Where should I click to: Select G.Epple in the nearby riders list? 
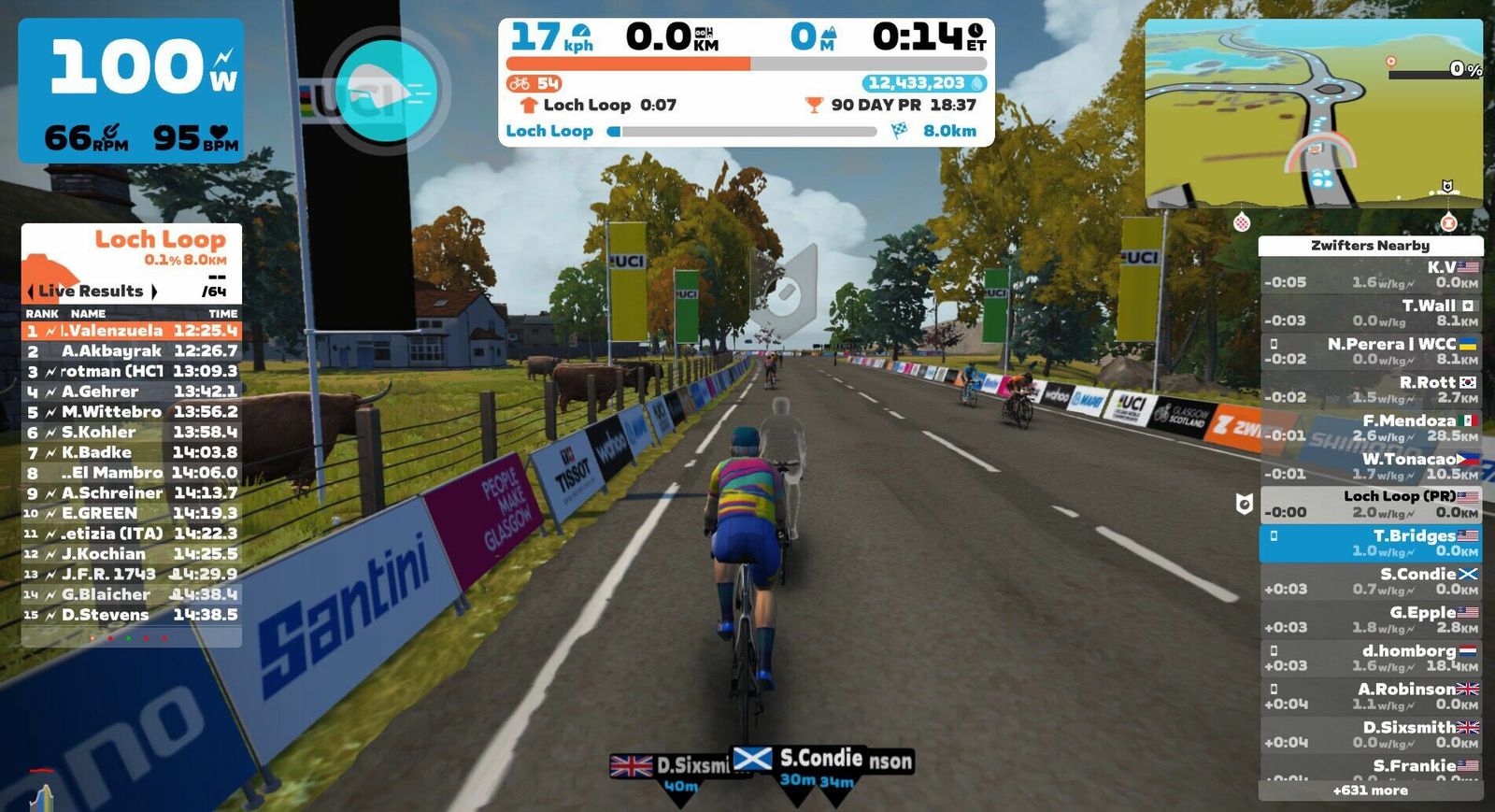[x=1371, y=620]
